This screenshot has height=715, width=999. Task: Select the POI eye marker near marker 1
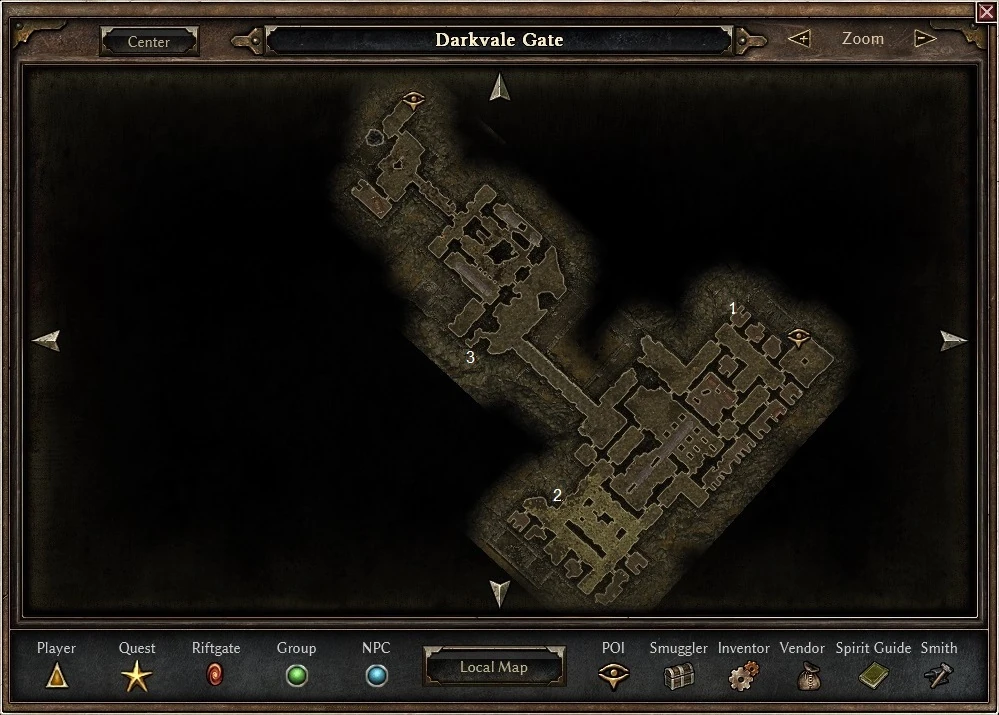[798, 336]
